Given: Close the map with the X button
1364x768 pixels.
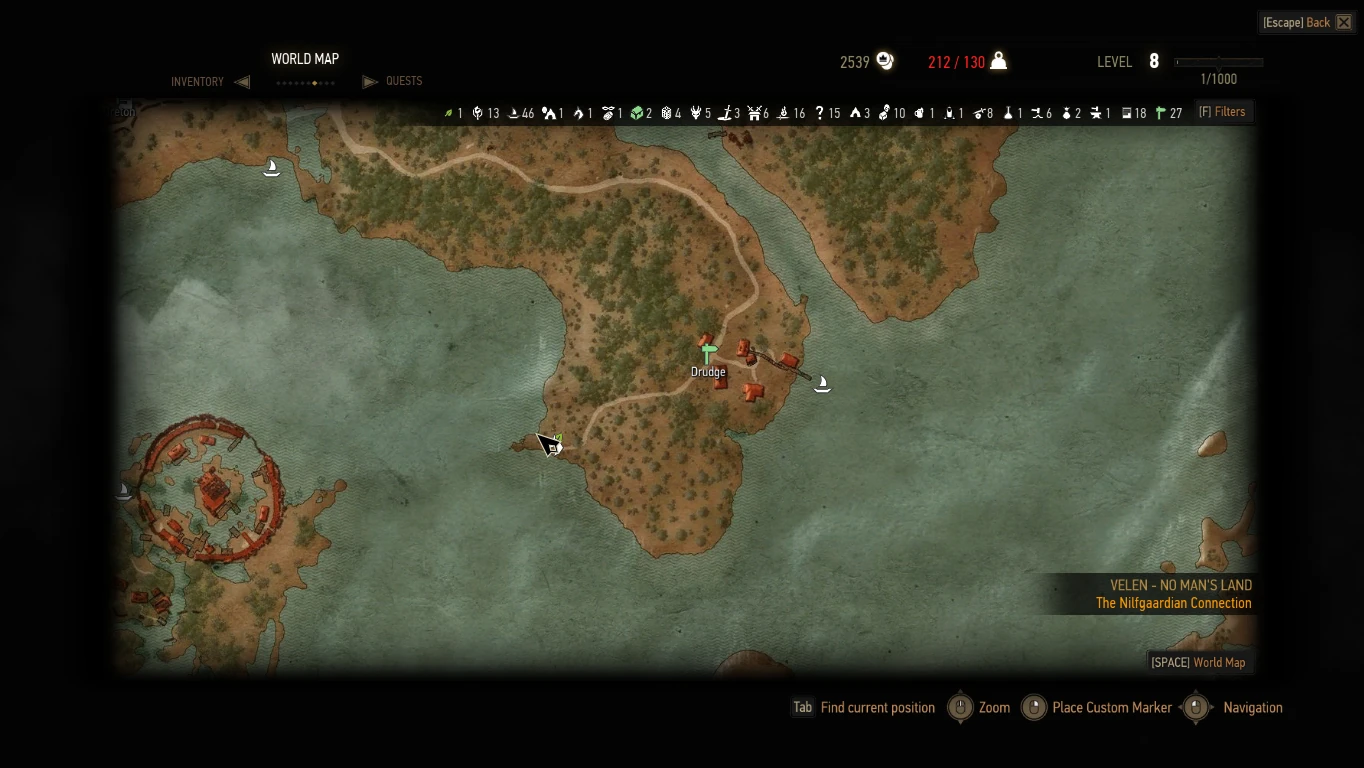Looking at the screenshot, I should click(x=1344, y=22).
